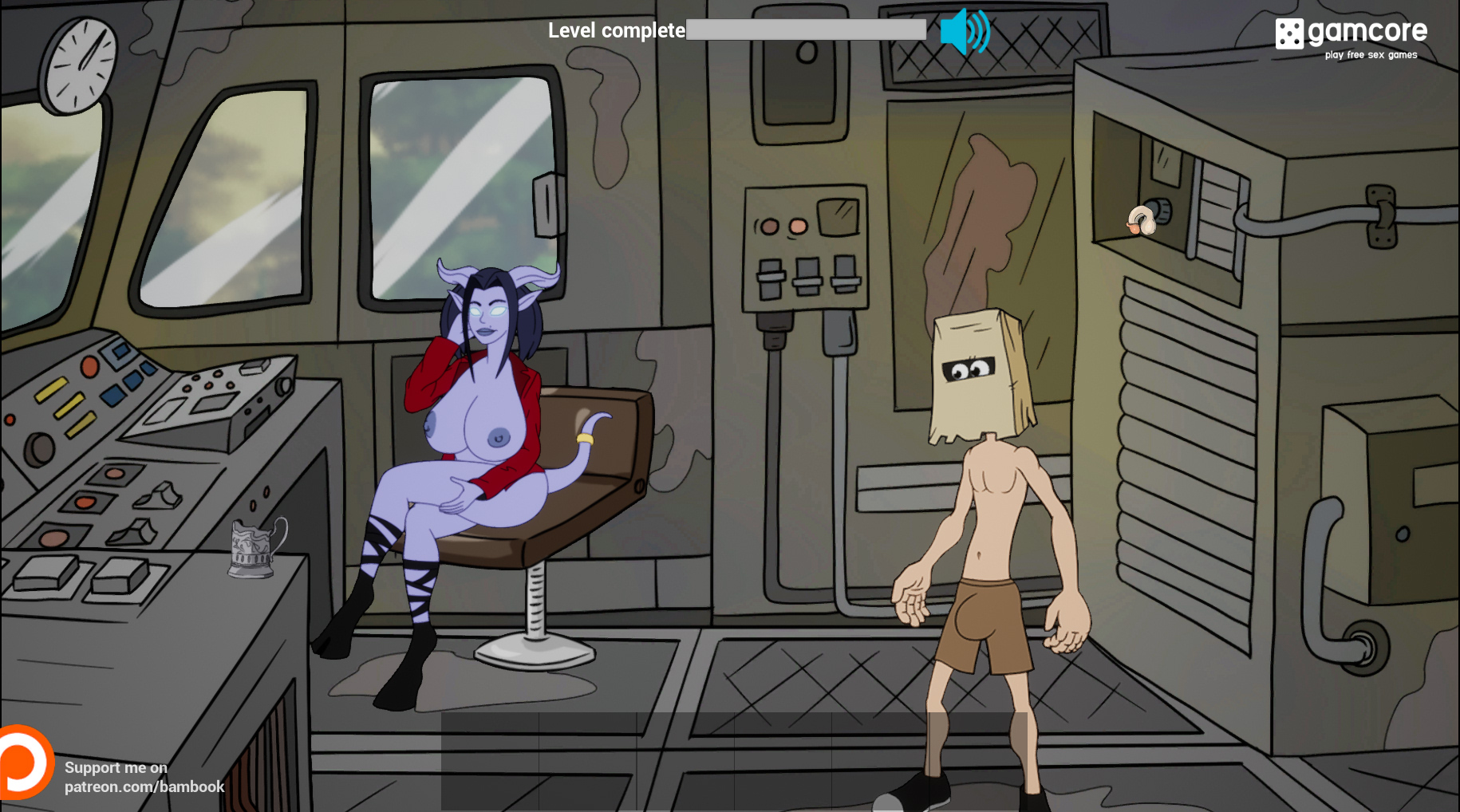Screen dimensions: 1460x812
Task: Open the gamcore dice logo
Action: pyautogui.click(x=1288, y=34)
